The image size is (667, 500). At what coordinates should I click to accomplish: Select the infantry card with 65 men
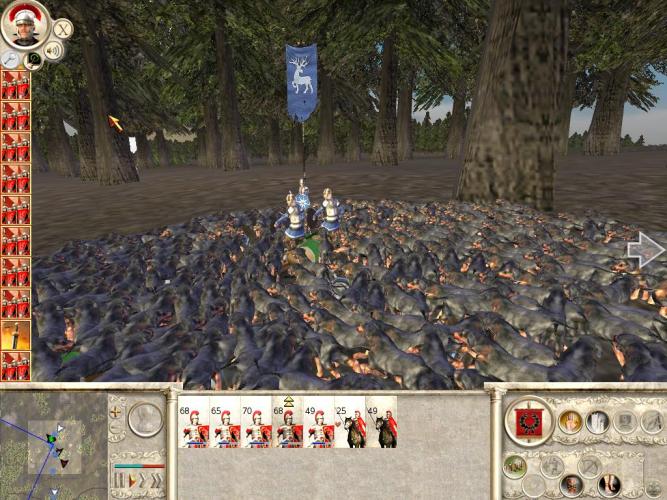pyautogui.click(x=225, y=426)
